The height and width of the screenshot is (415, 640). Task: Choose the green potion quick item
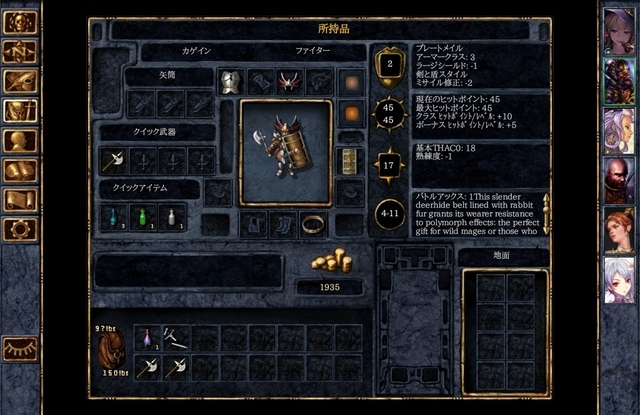(x=143, y=216)
